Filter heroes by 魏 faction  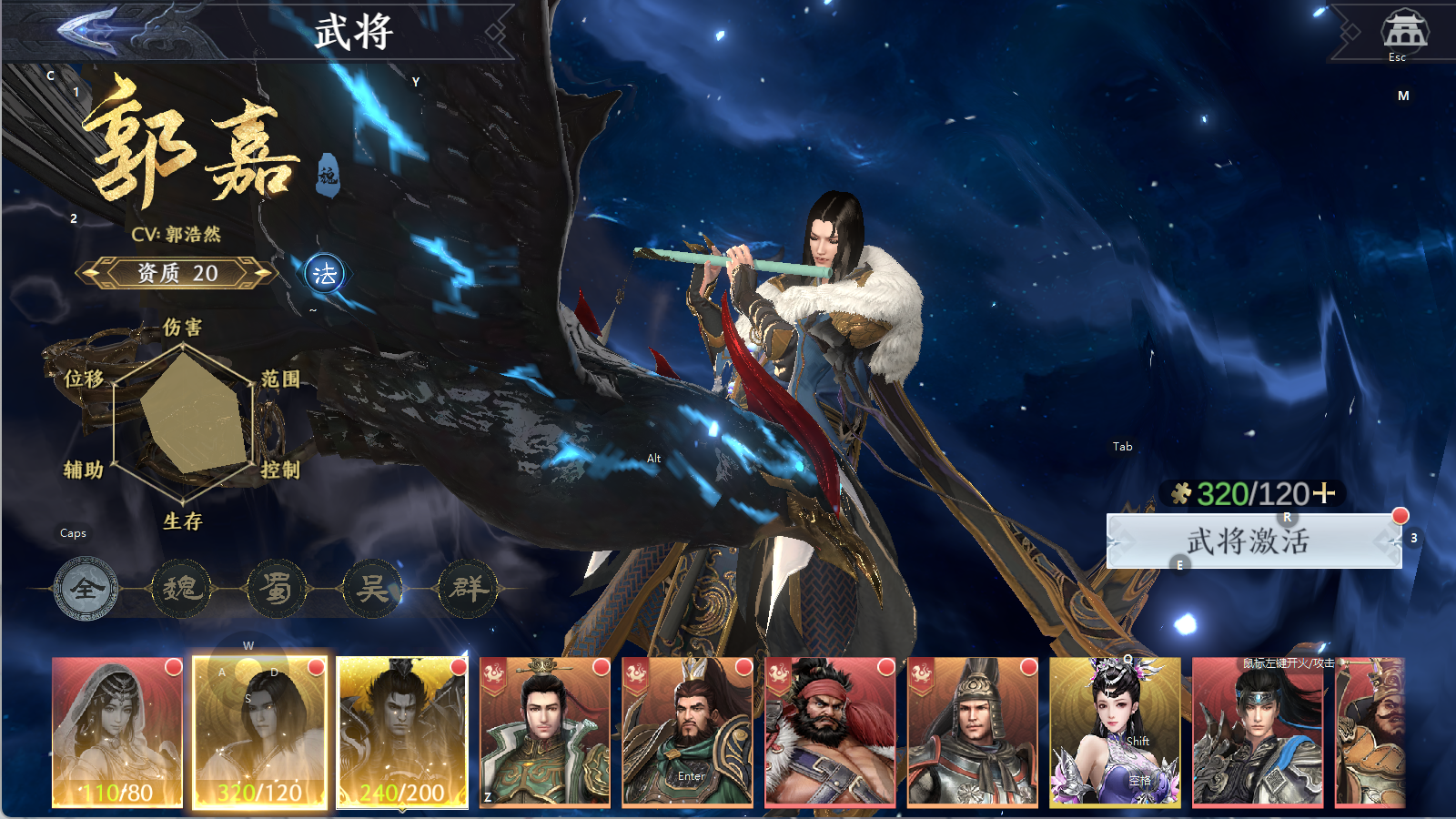(x=181, y=589)
